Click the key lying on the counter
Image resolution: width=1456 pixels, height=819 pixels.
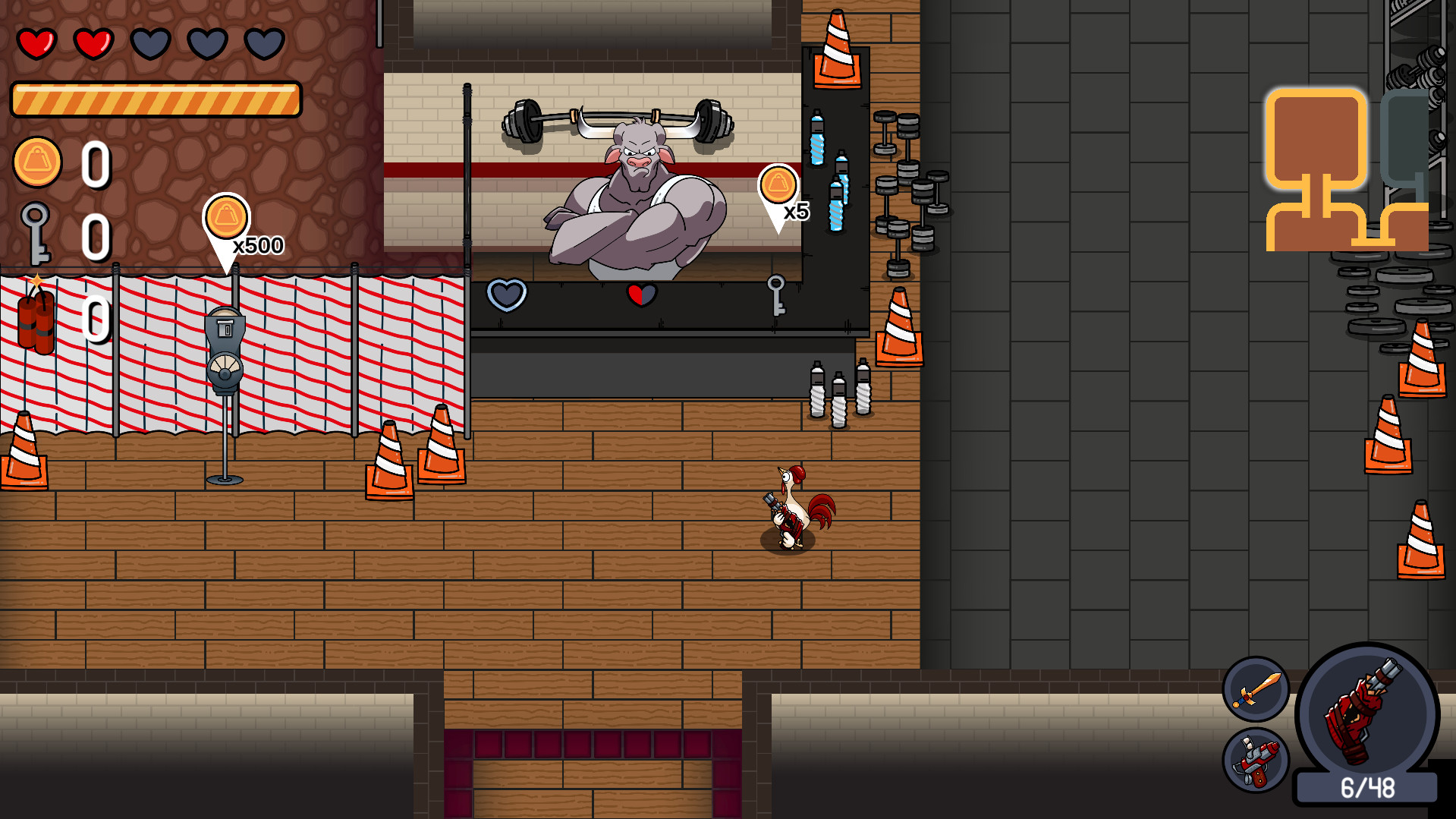tap(777, 295)
